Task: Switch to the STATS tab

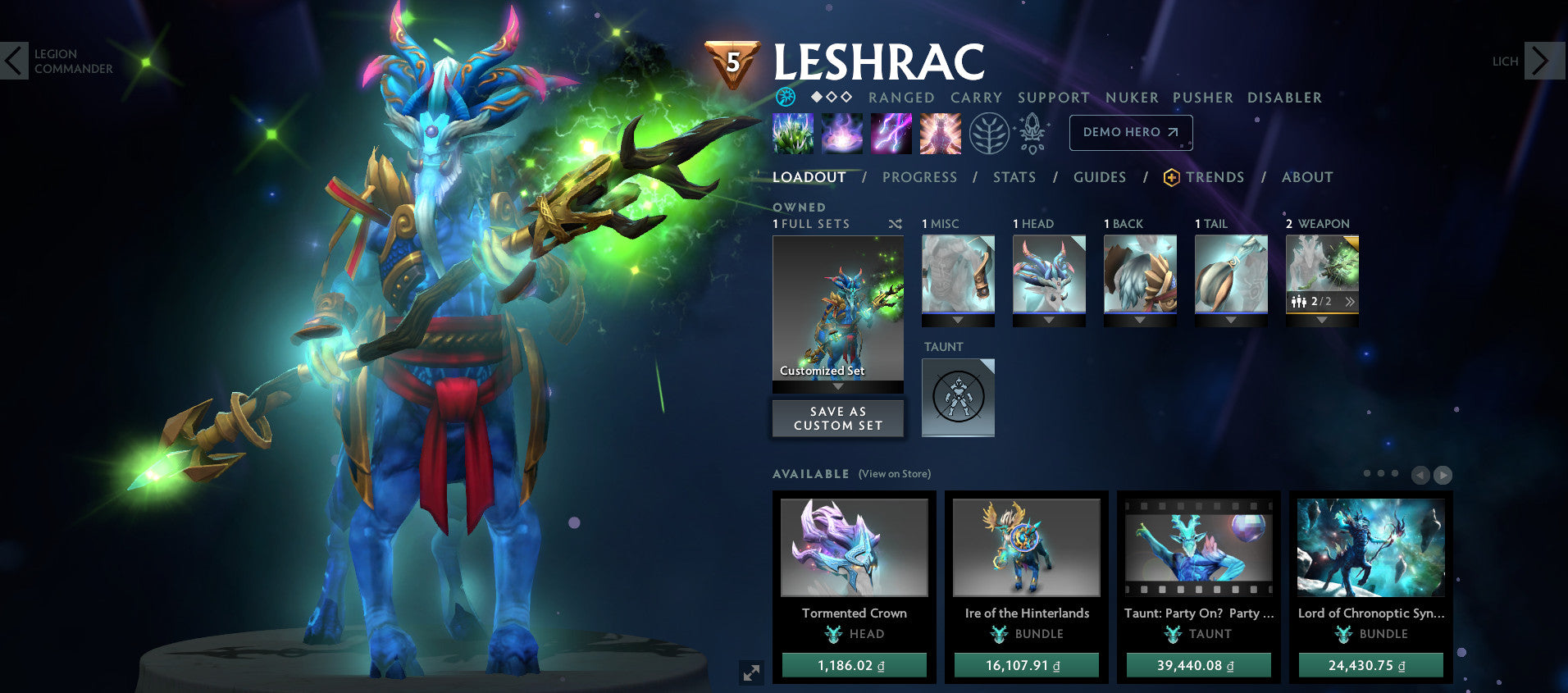Action: pyautogui.click(x=1014, y=177)
